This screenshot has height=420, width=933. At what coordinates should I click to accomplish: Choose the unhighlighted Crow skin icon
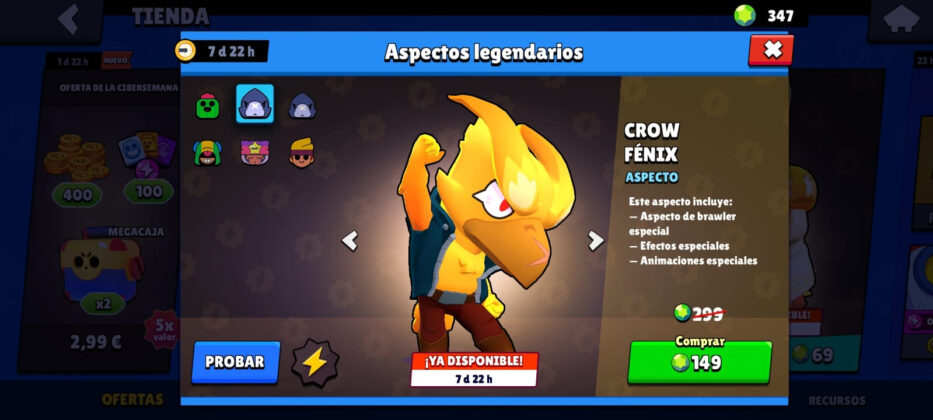pos(302,105)
